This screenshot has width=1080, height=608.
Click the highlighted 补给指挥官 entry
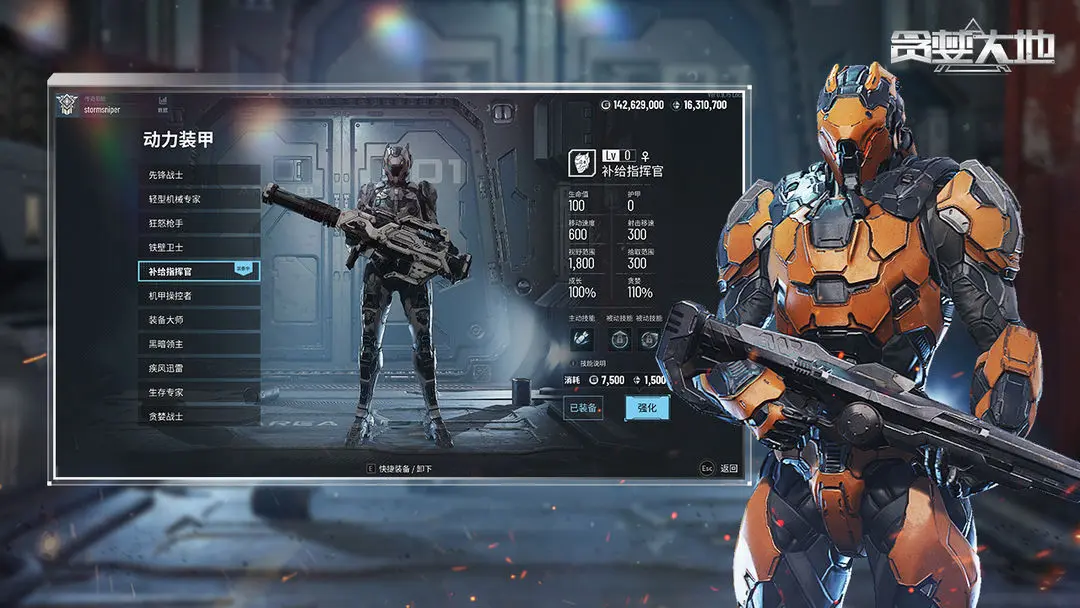[x=198, y=271]
